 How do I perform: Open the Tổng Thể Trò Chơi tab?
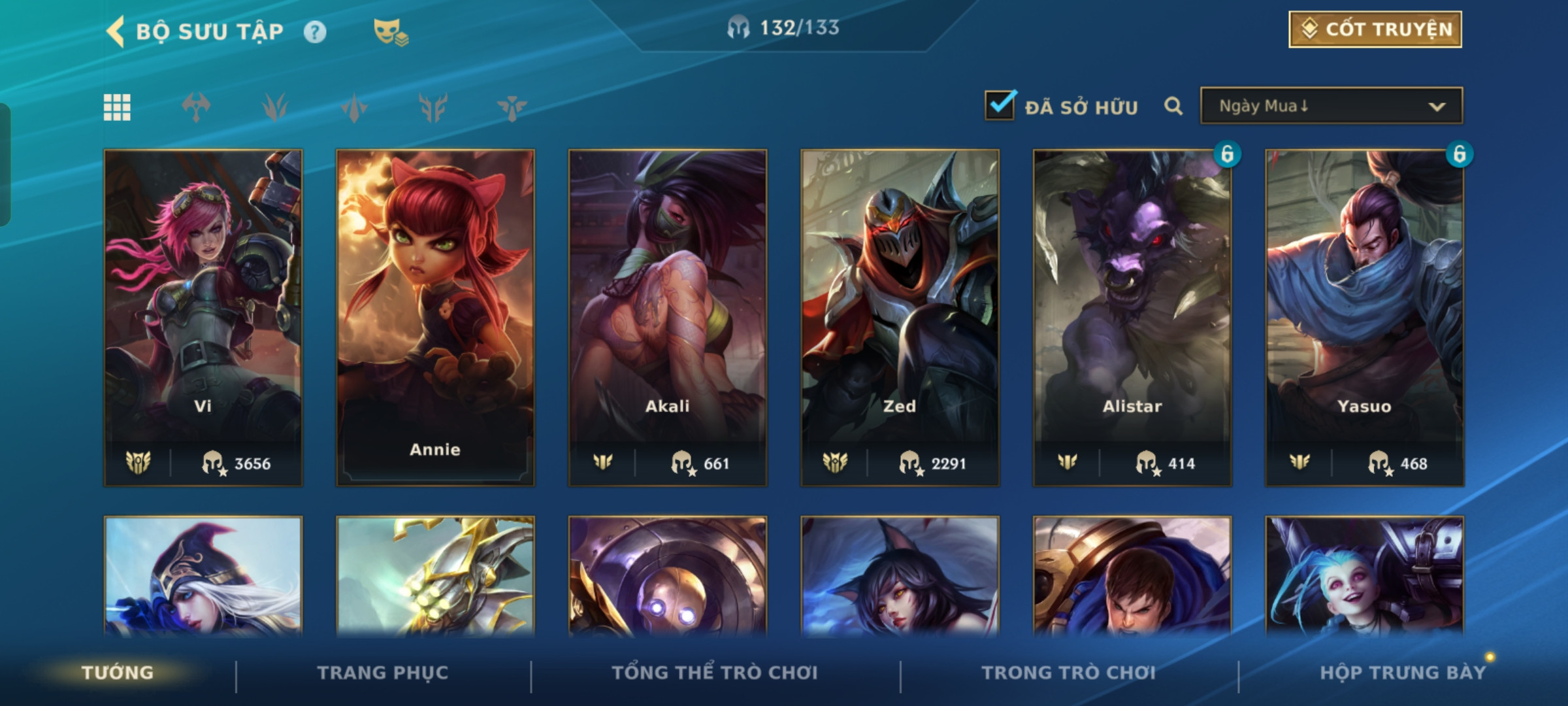coord(714,673)
